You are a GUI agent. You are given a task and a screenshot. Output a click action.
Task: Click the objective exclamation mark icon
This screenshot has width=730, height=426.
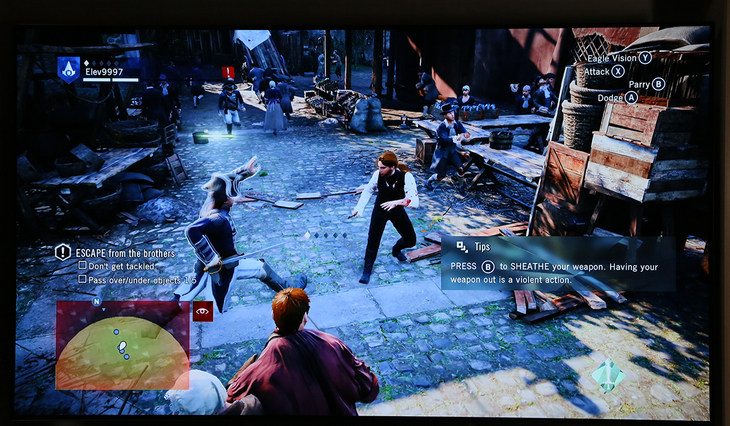click(63, 252)
